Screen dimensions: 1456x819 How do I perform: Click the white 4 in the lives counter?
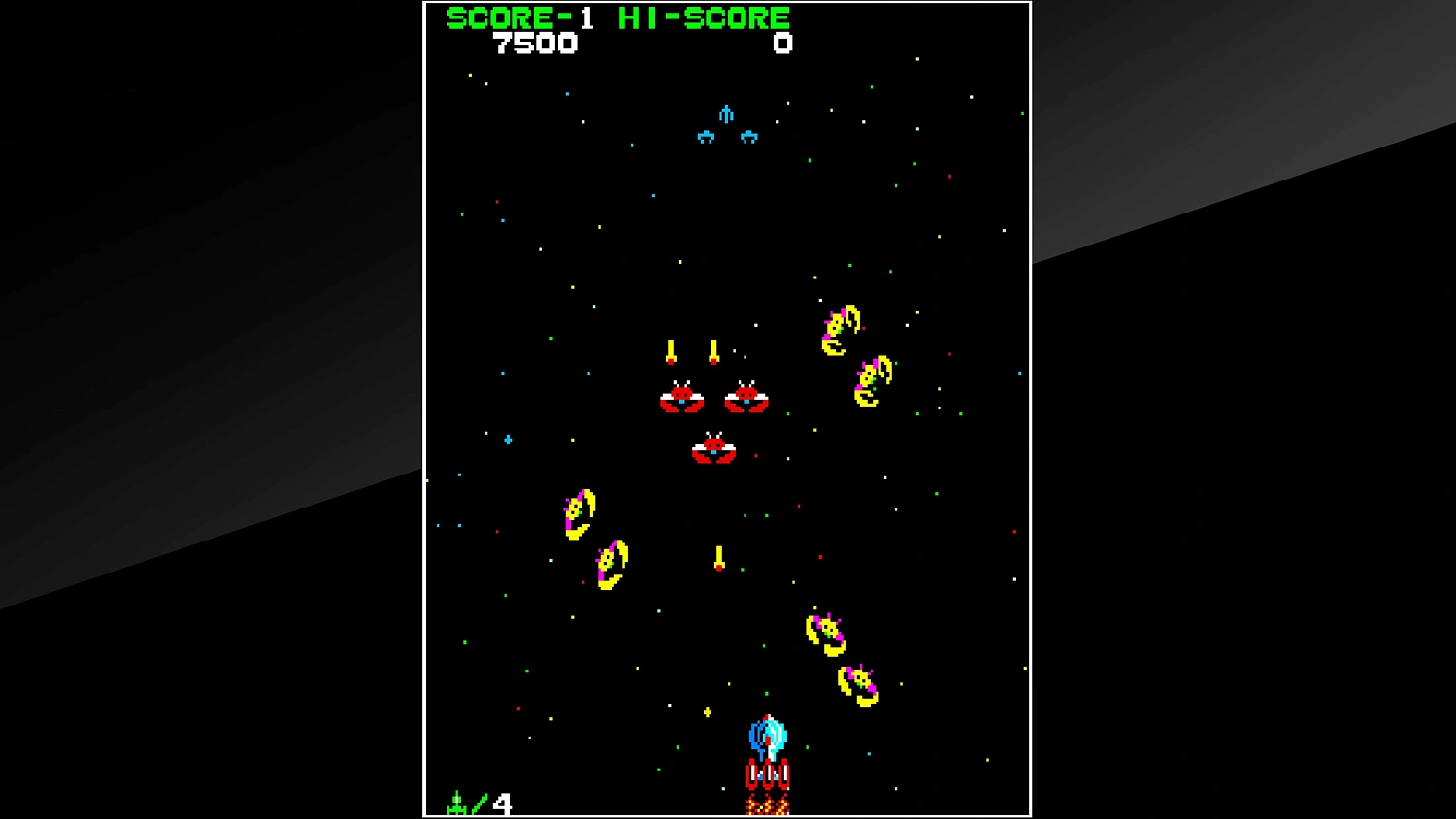(503, 803)
